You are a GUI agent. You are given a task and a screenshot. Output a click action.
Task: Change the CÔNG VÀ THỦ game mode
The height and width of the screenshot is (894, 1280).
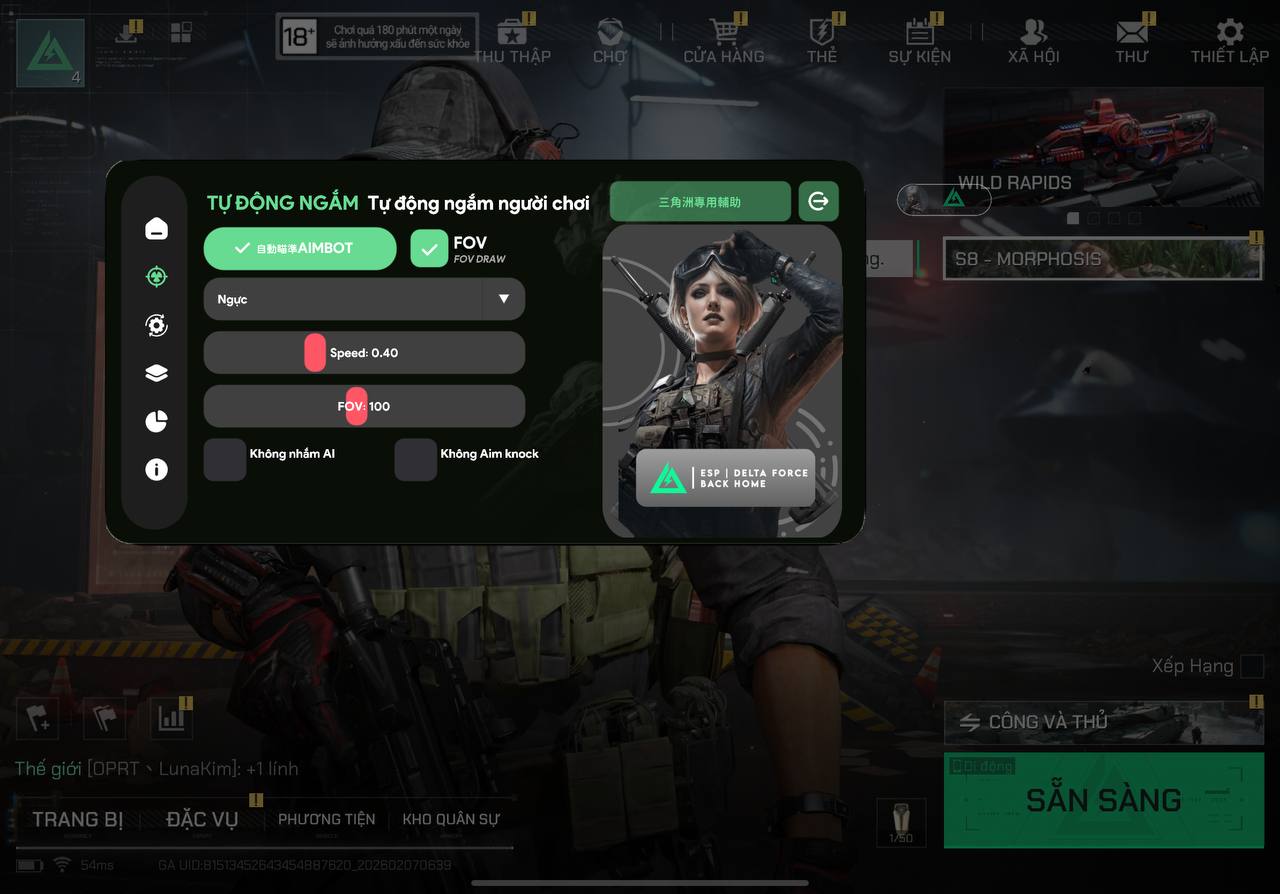tap(1103, 721)
